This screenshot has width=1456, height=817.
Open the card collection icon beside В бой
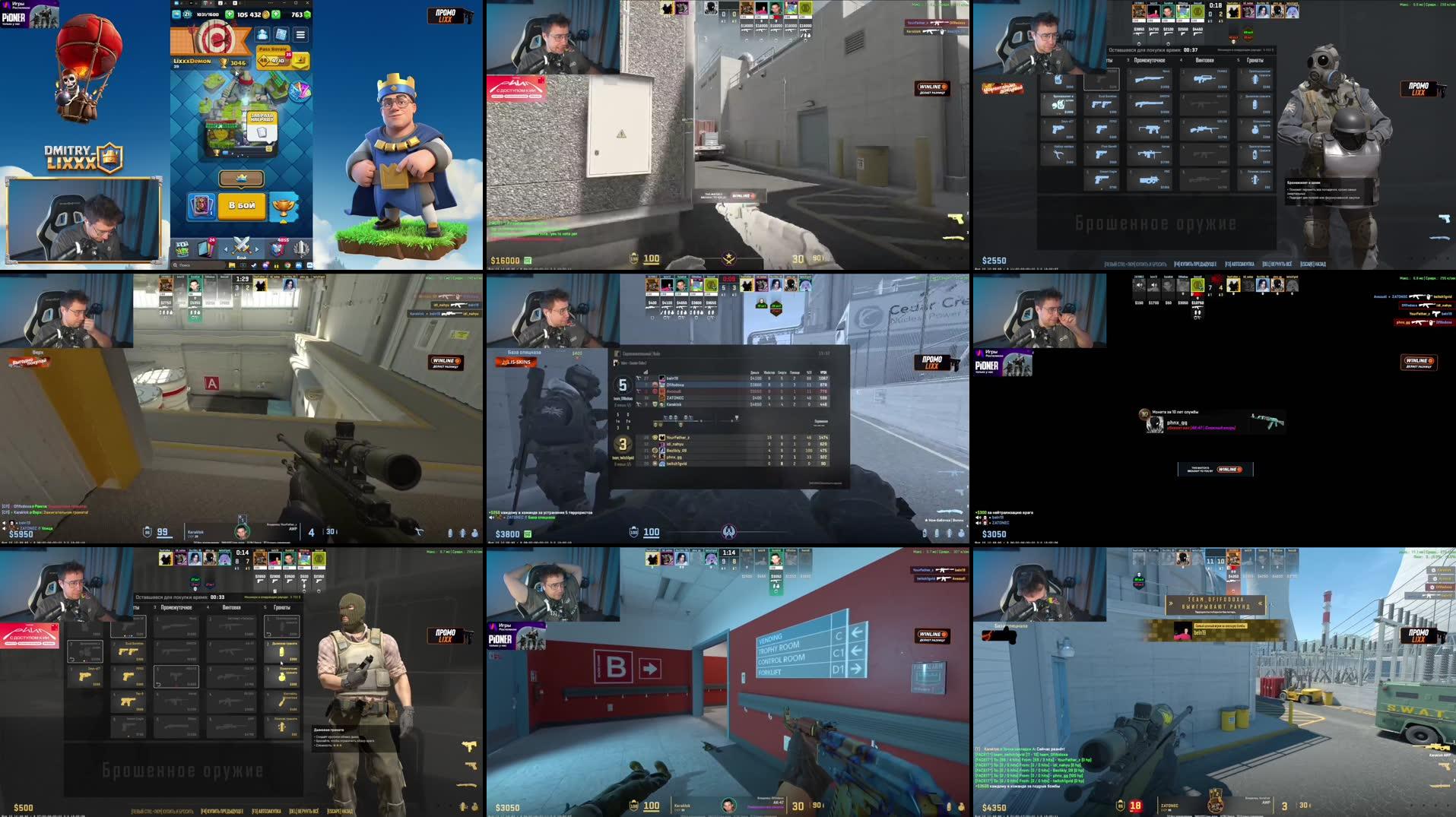click(202, 204)
